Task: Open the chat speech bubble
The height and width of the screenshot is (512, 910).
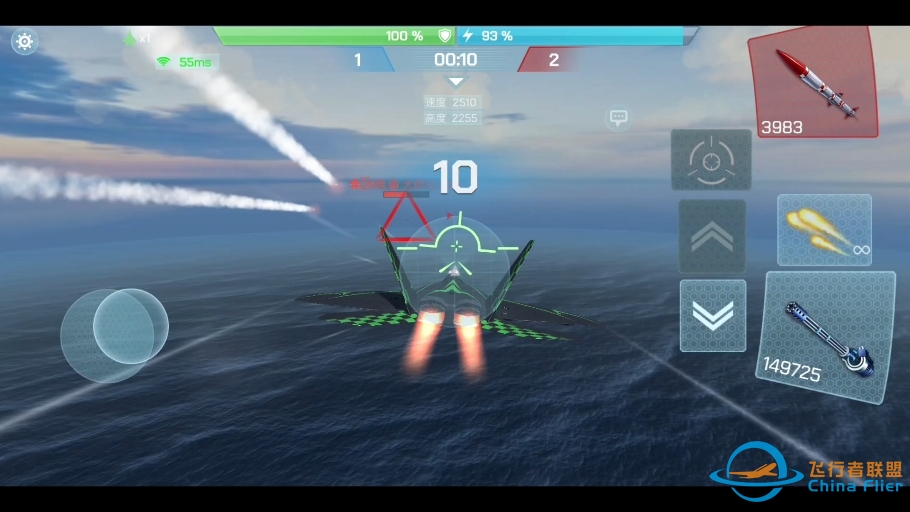Action: point(618,118)
